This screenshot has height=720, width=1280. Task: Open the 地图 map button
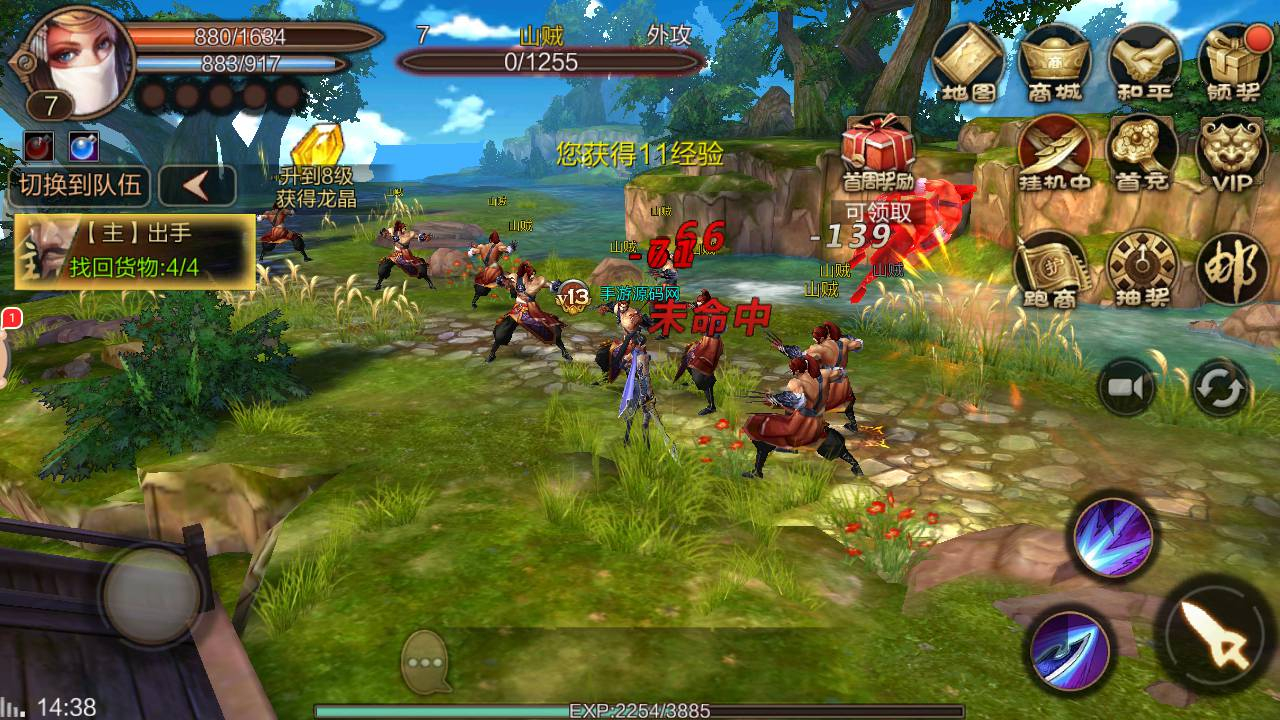coord(968,62)
